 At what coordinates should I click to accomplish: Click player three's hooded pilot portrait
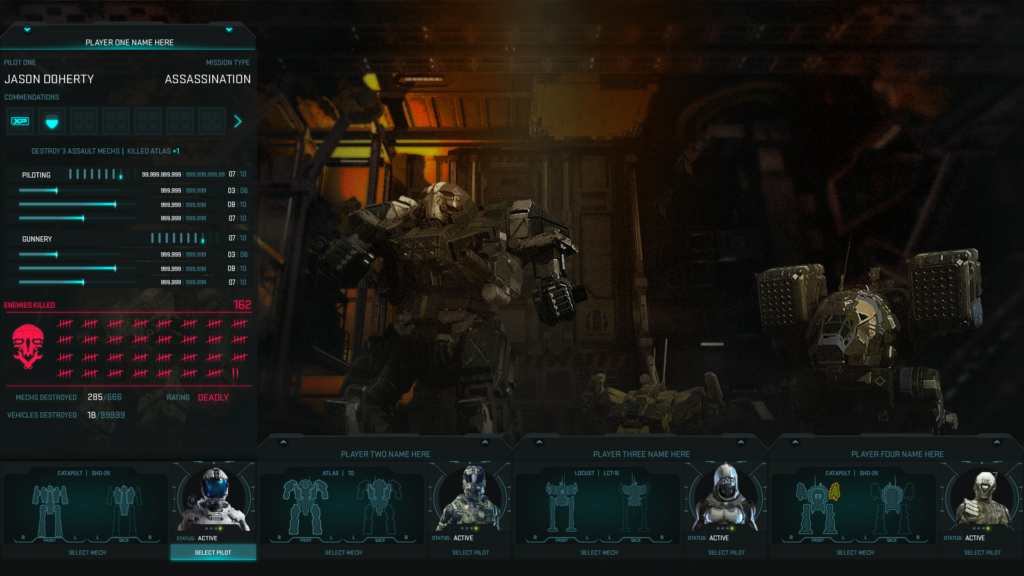[x=724, y=496]
